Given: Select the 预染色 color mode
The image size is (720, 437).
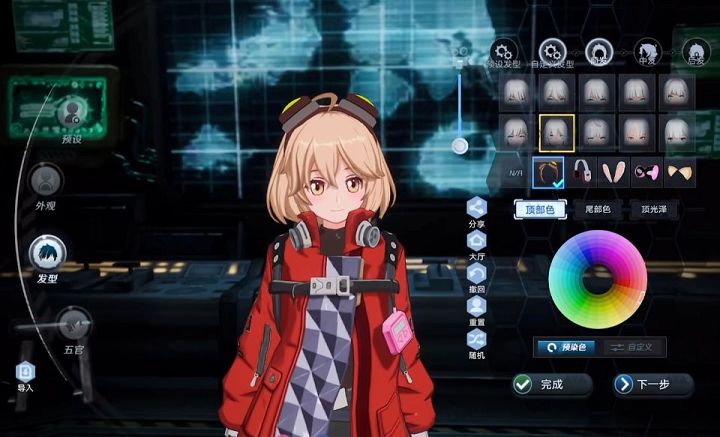Looking at the screenshot, I should (x=568, y=346).
